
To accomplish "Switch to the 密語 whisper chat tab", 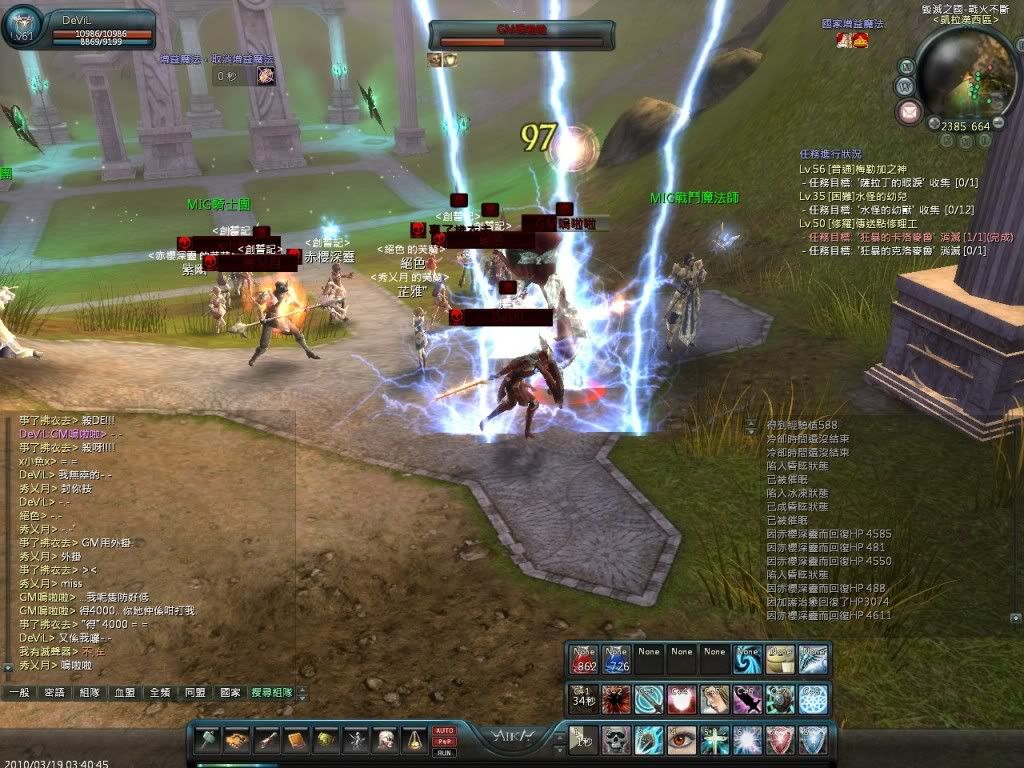I will 55,692.
